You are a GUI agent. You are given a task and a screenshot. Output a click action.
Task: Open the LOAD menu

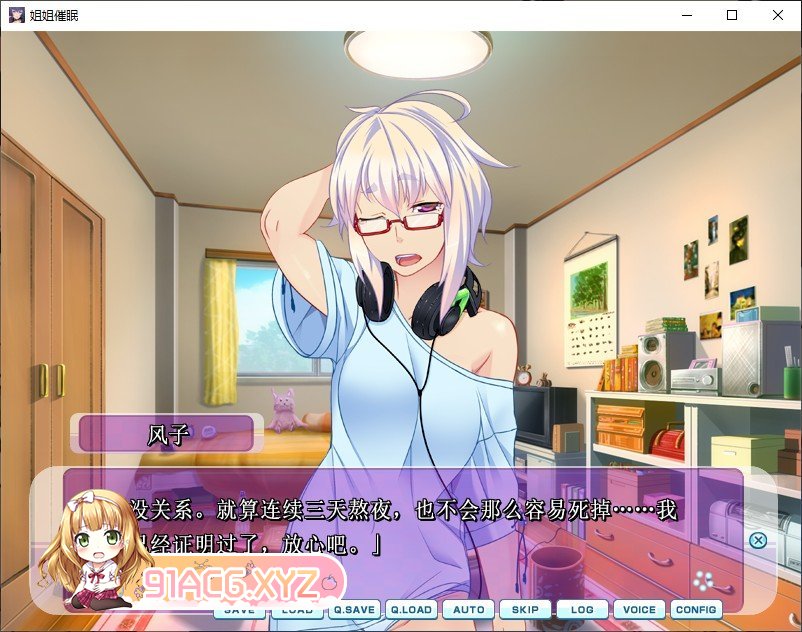click(x=297, y=610)
